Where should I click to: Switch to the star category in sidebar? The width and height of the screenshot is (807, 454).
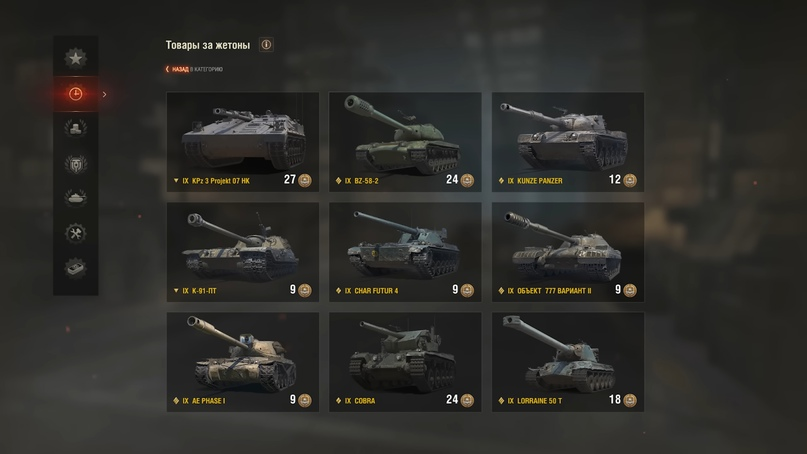click(x=75, y=59)
